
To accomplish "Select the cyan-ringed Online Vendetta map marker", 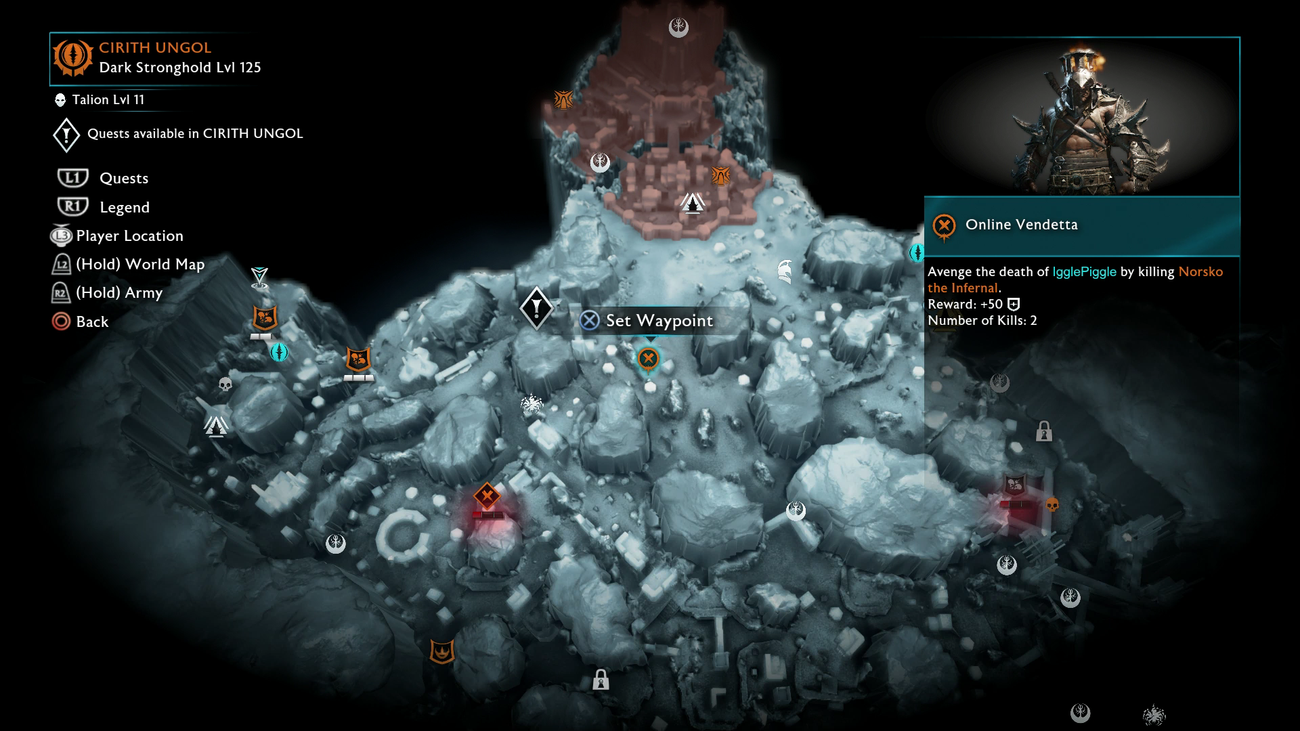I will 648,358.
